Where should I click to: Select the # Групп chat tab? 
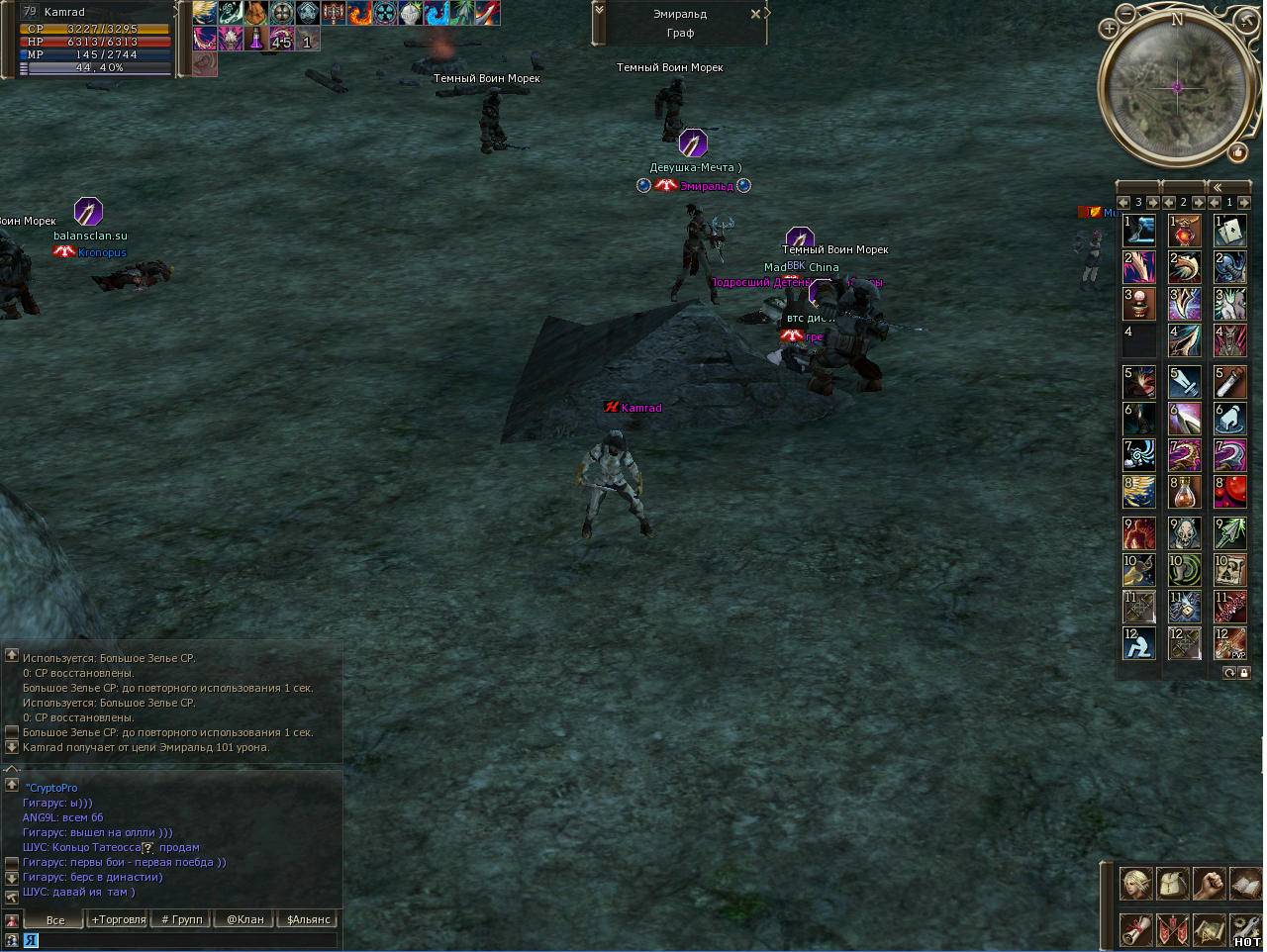182,919
